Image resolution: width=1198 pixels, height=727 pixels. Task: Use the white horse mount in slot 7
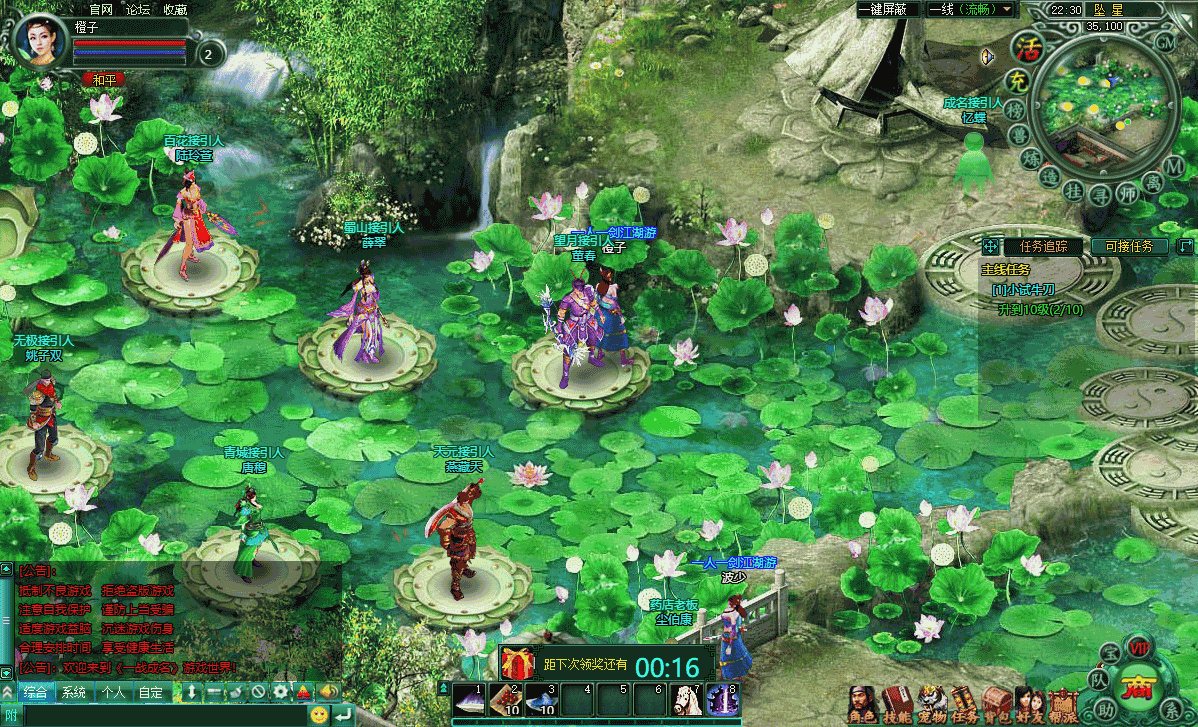[685, 698]
